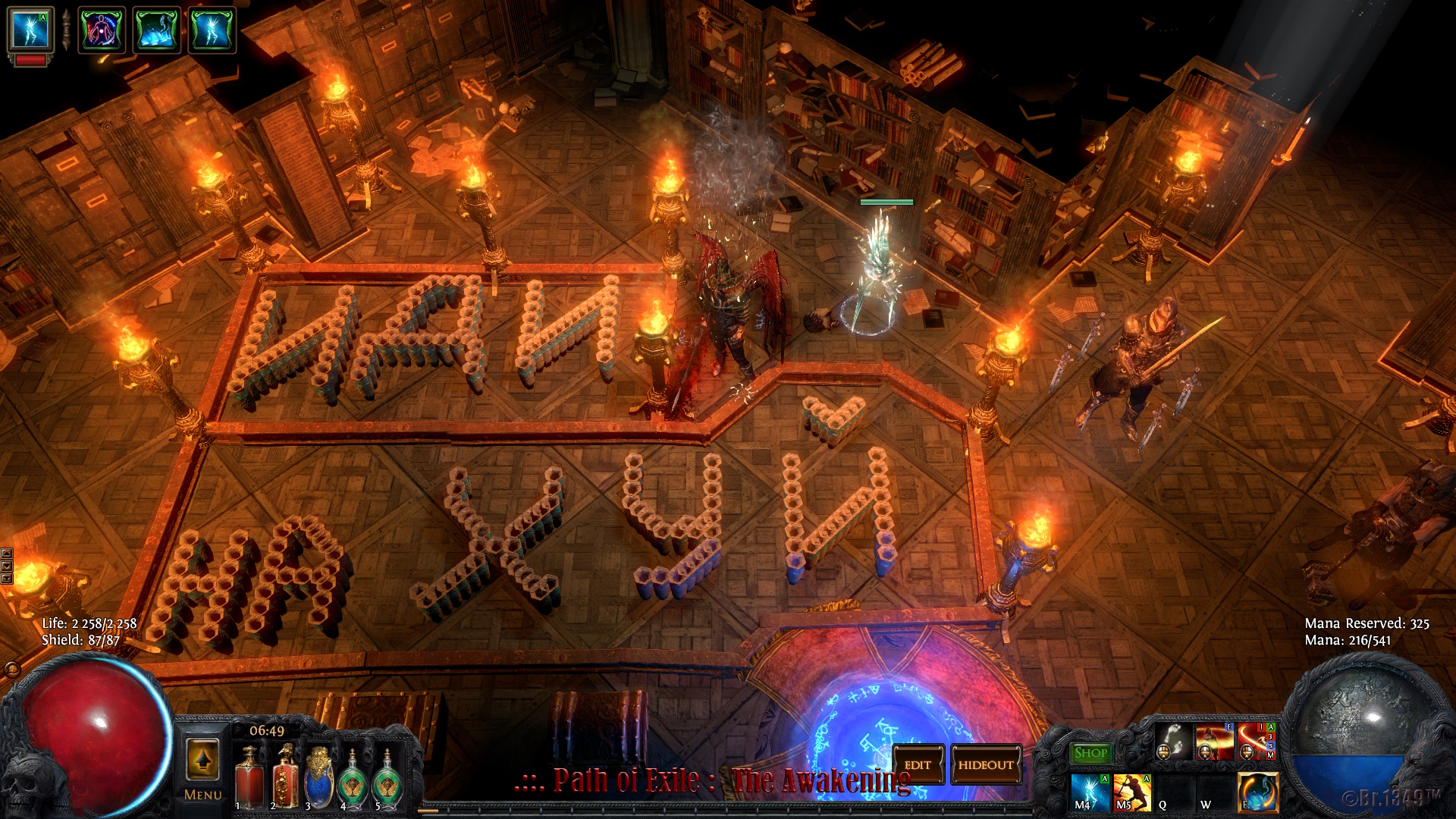The width and height of the screenshot is (1456, 819).
Task: Select the empty Q skill slot
Action: click(x=1173, y=792)
